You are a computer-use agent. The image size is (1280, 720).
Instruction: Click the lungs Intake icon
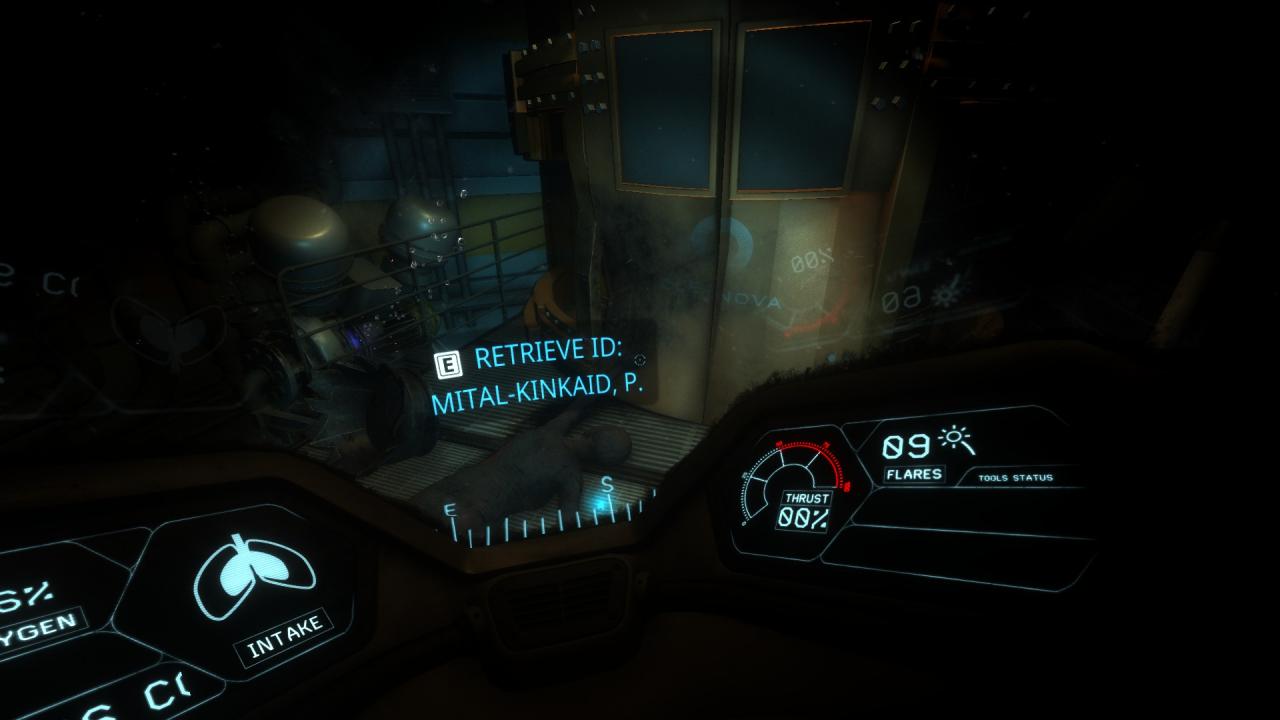click(x=254, y=579)
